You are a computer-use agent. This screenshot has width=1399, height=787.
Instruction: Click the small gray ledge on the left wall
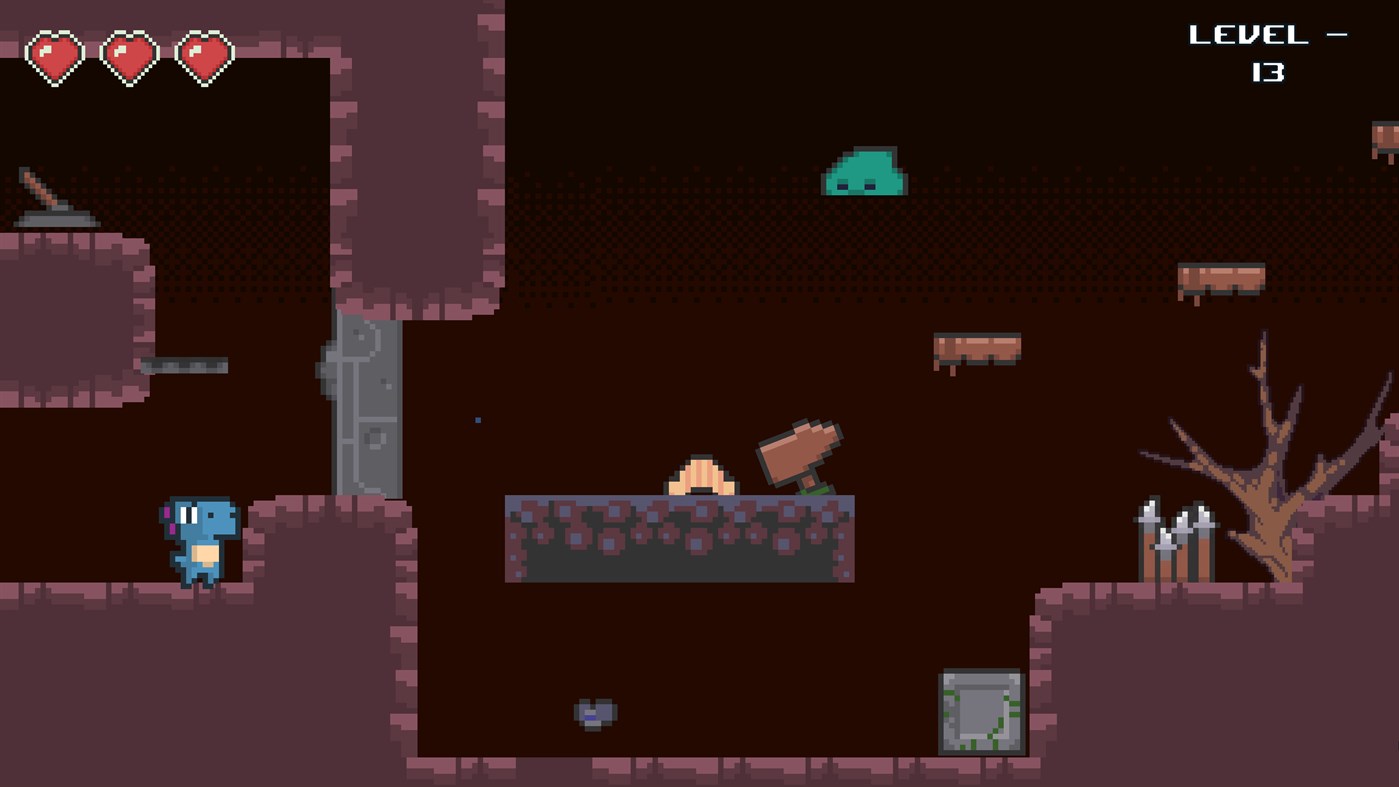pos(185,365)
